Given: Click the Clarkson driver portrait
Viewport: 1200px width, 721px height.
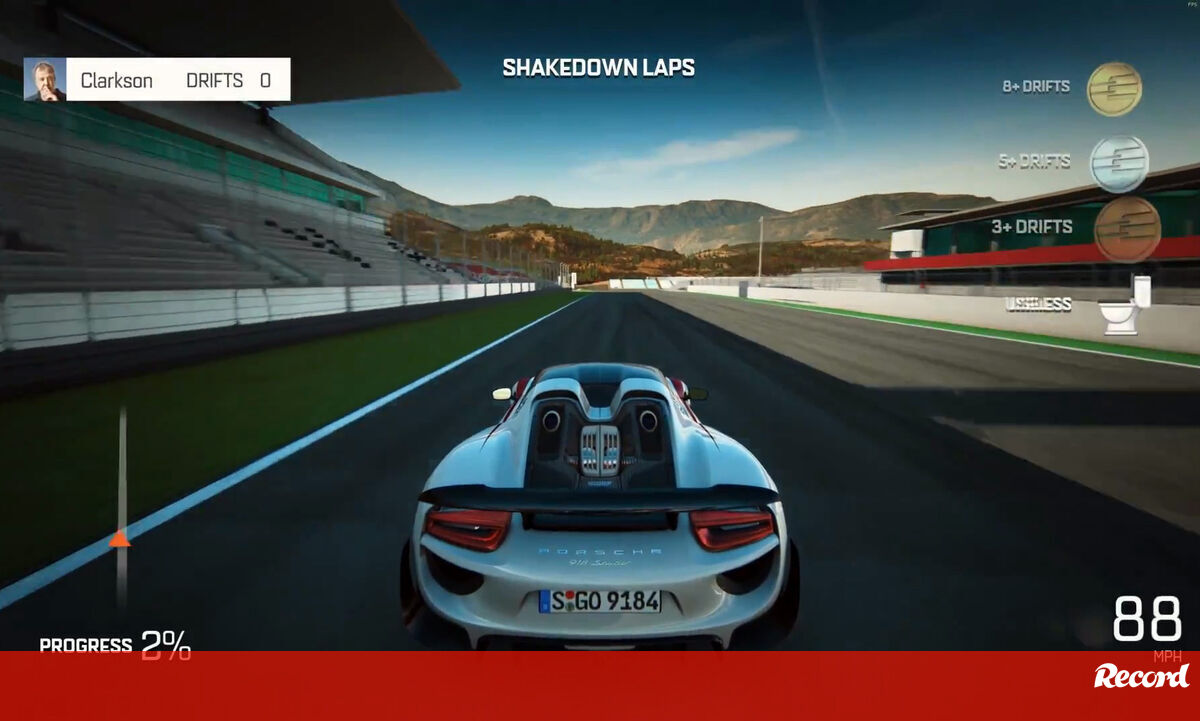Looking at the screenshot, I should [x=45, y=80].
